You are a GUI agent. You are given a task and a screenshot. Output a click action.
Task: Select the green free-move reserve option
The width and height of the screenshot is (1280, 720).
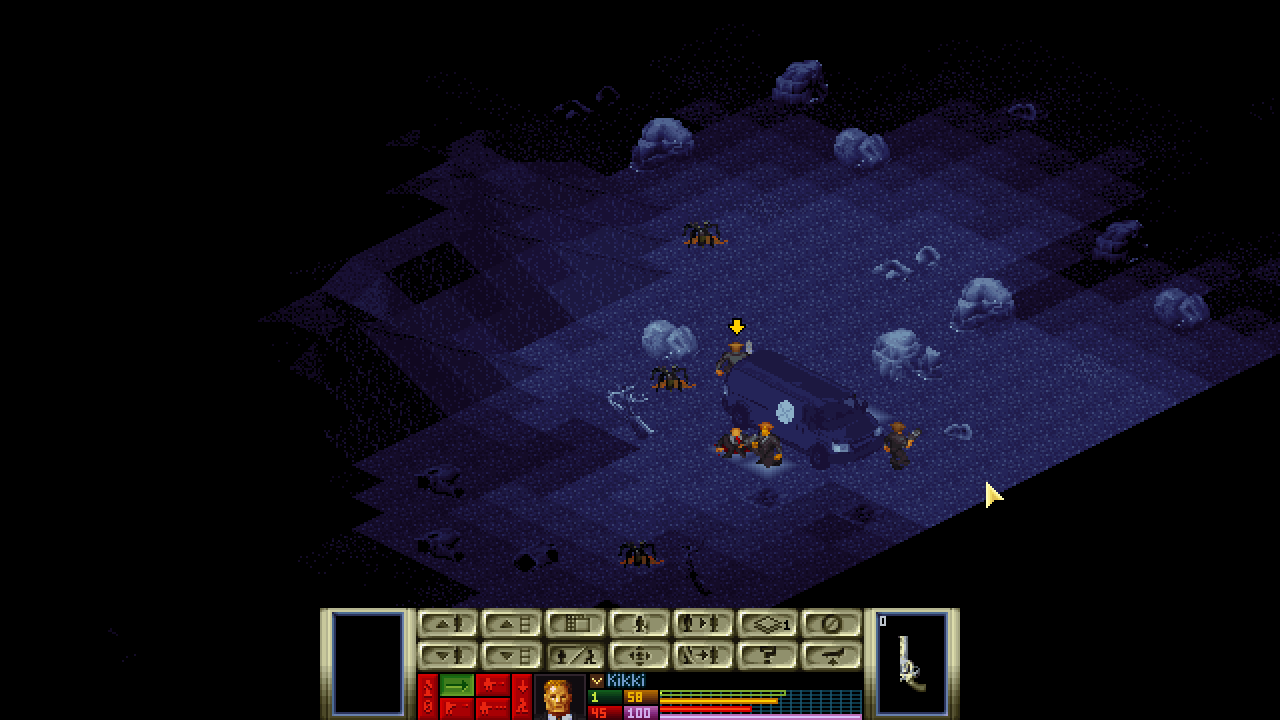456,685
